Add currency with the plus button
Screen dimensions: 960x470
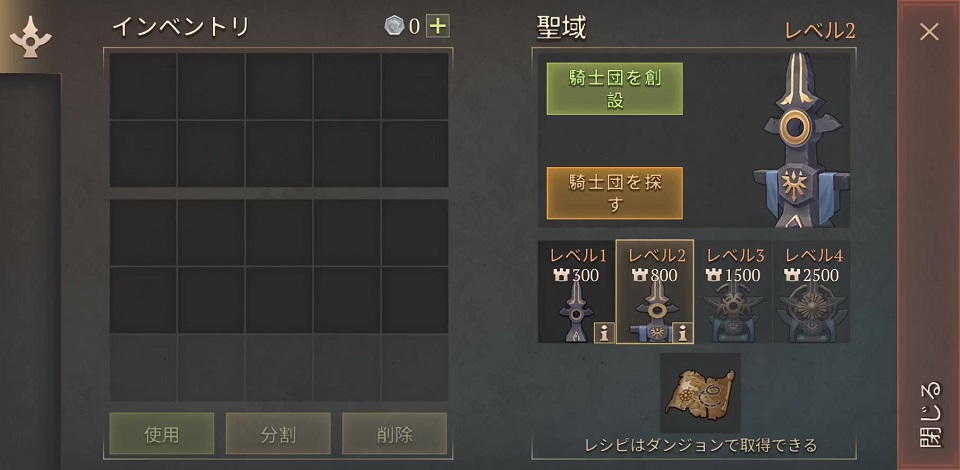coord(437,27)
